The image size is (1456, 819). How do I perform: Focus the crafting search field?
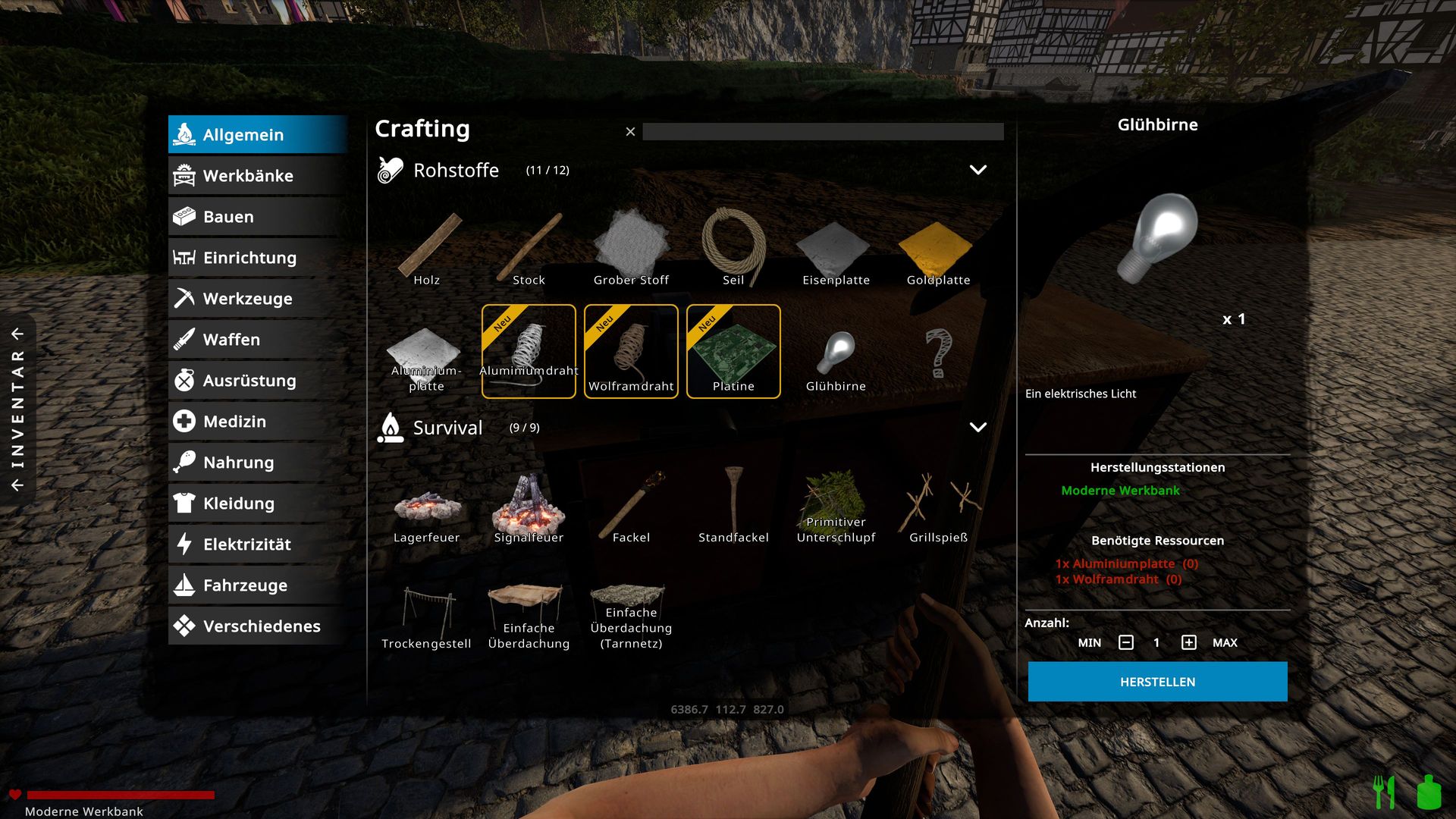coord(823,132)
